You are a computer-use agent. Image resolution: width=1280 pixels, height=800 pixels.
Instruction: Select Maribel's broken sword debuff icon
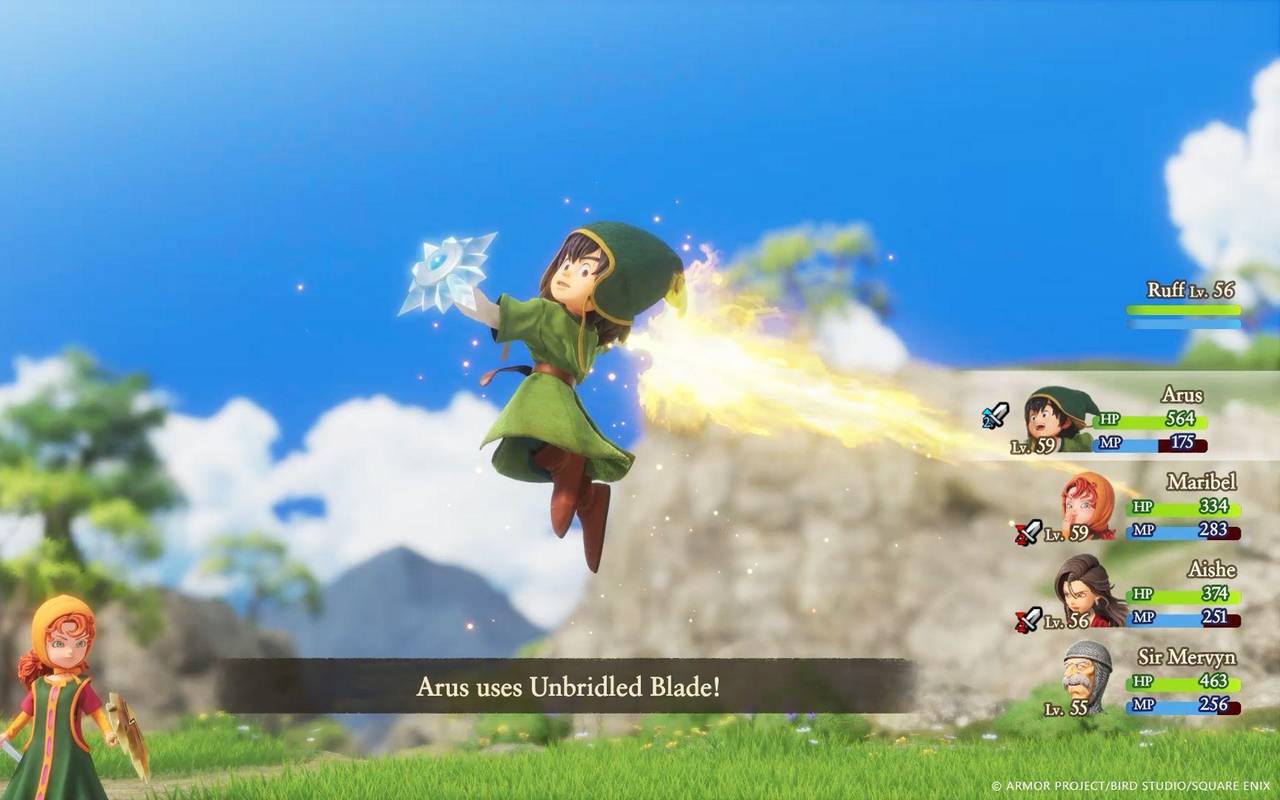coord(1029,532)
